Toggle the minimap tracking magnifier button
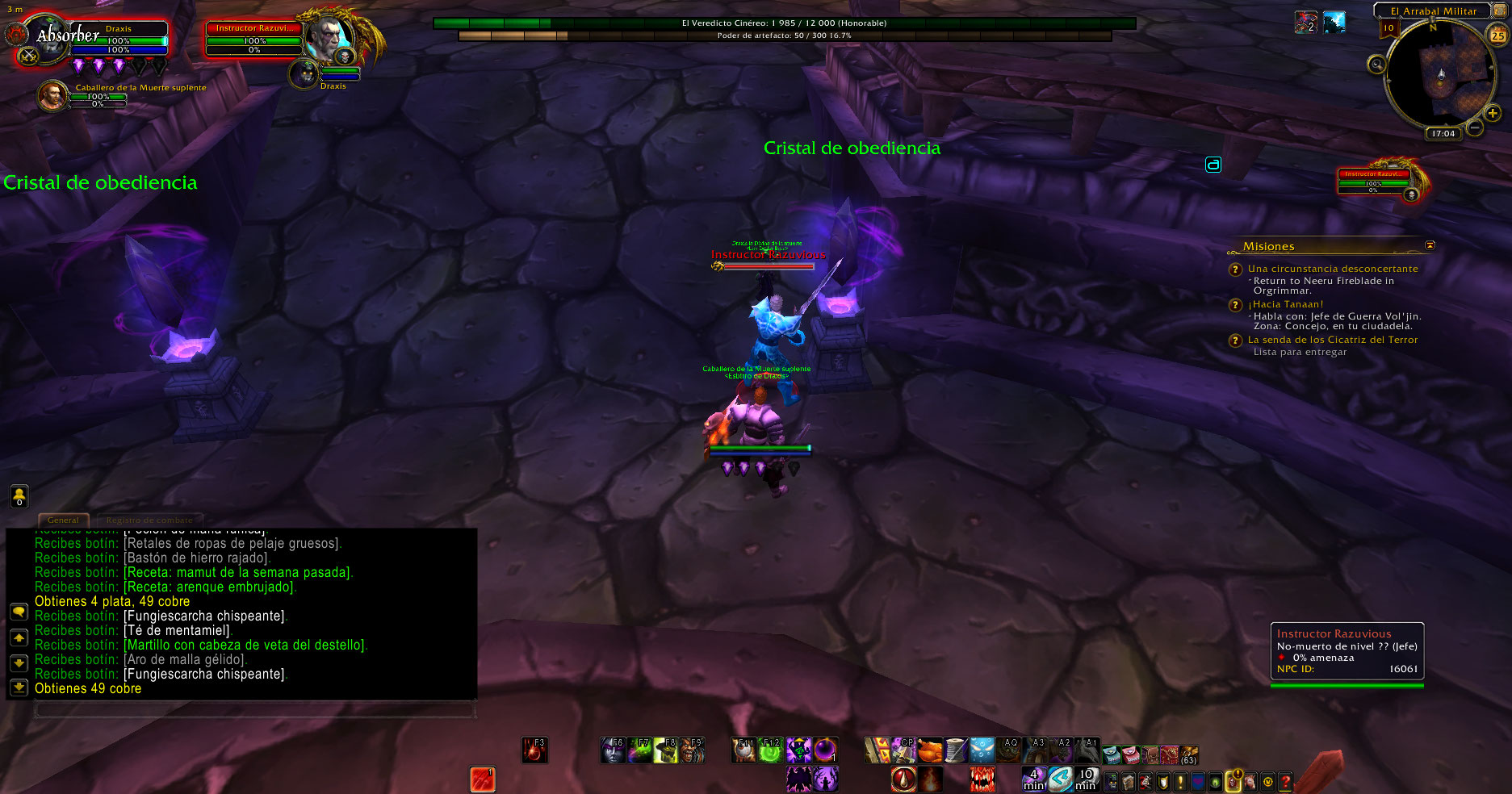This screenshot has height=794, width=1512. pos(1376,65)
